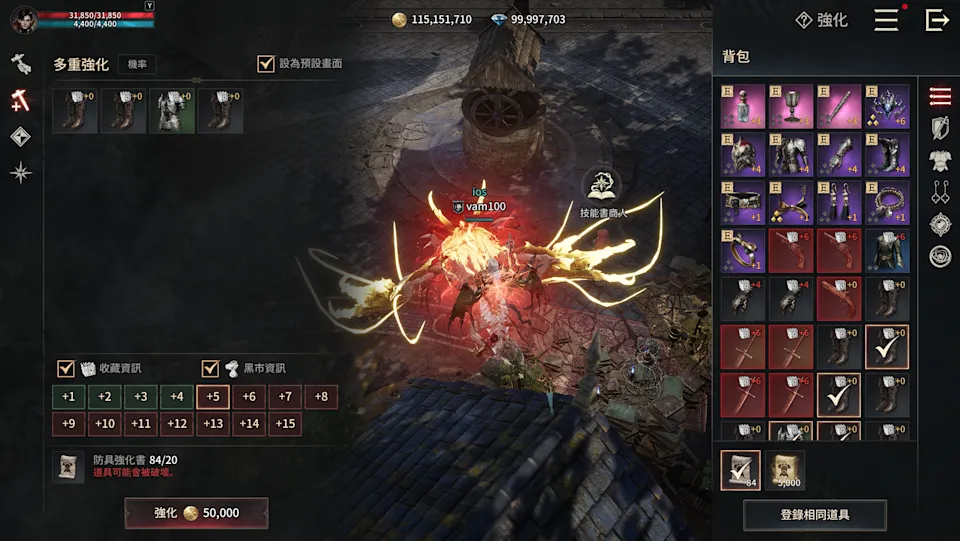Screen dimensions: 960x541
Task: Open the 強化 help button
Action: pos(821,20)
